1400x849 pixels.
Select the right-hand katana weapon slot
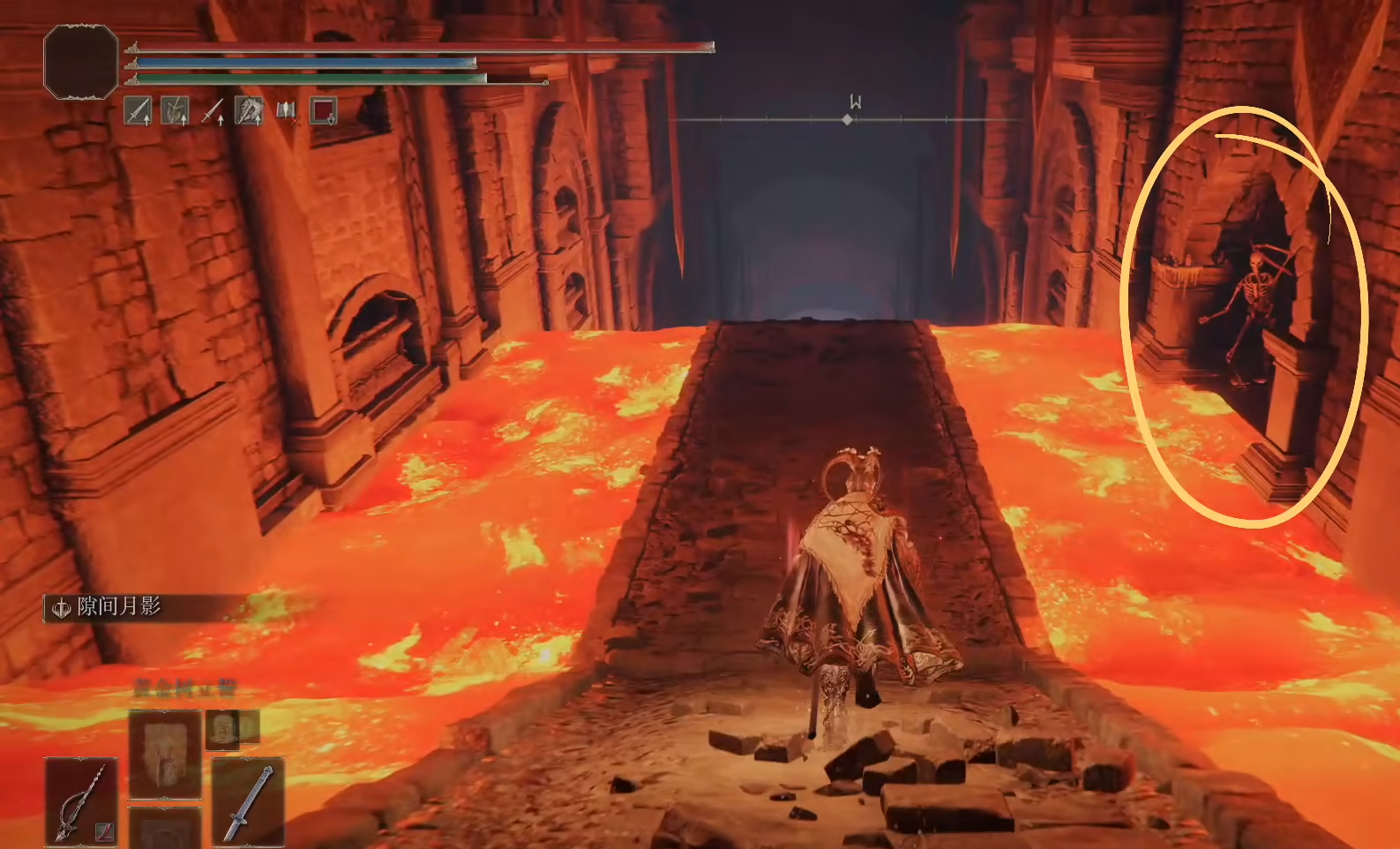248,800
